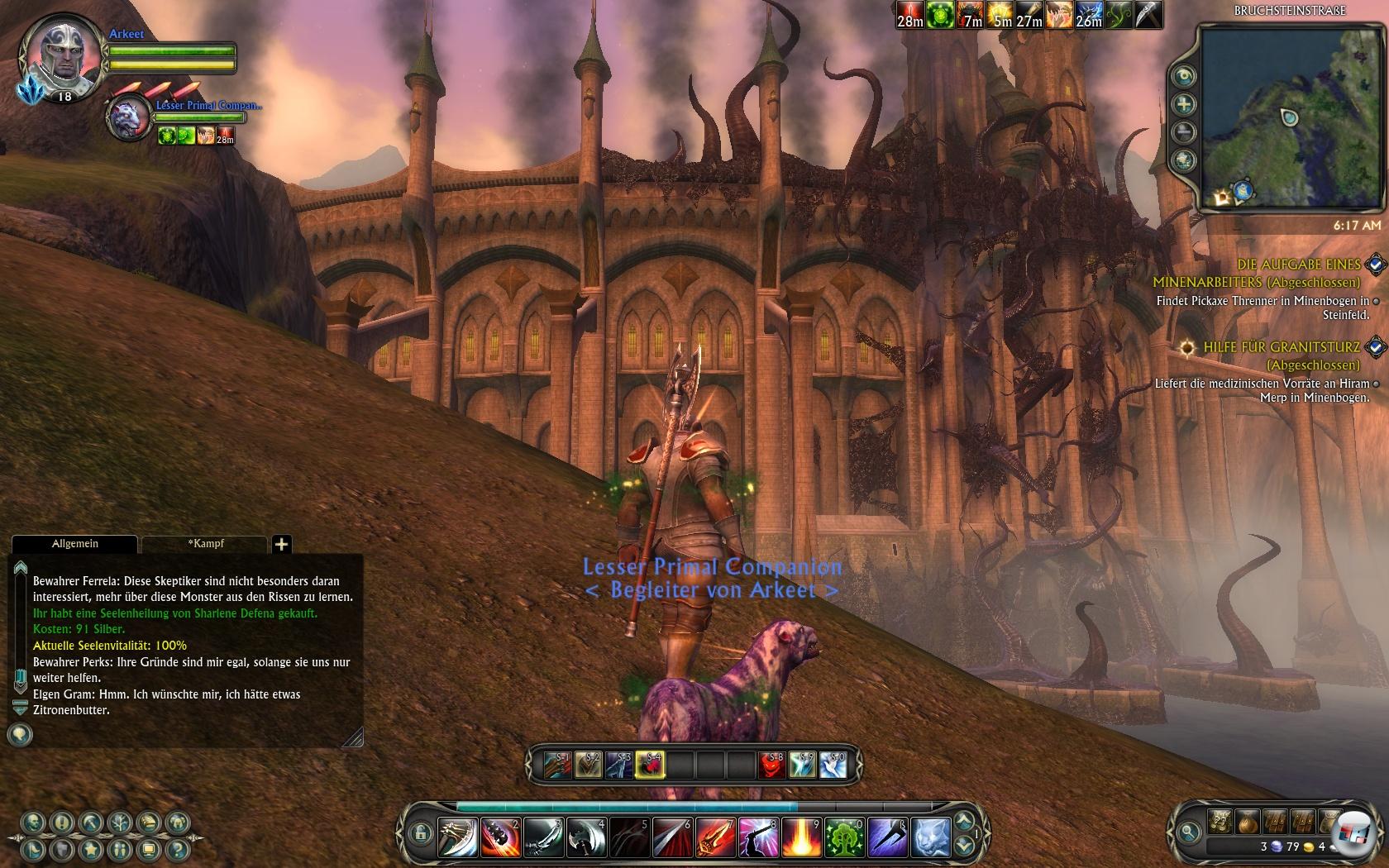This screenshot has width=1389, height=868.
Task: Activate the fire pillar ability in slot 9
Action: click(x=800, y=837)
